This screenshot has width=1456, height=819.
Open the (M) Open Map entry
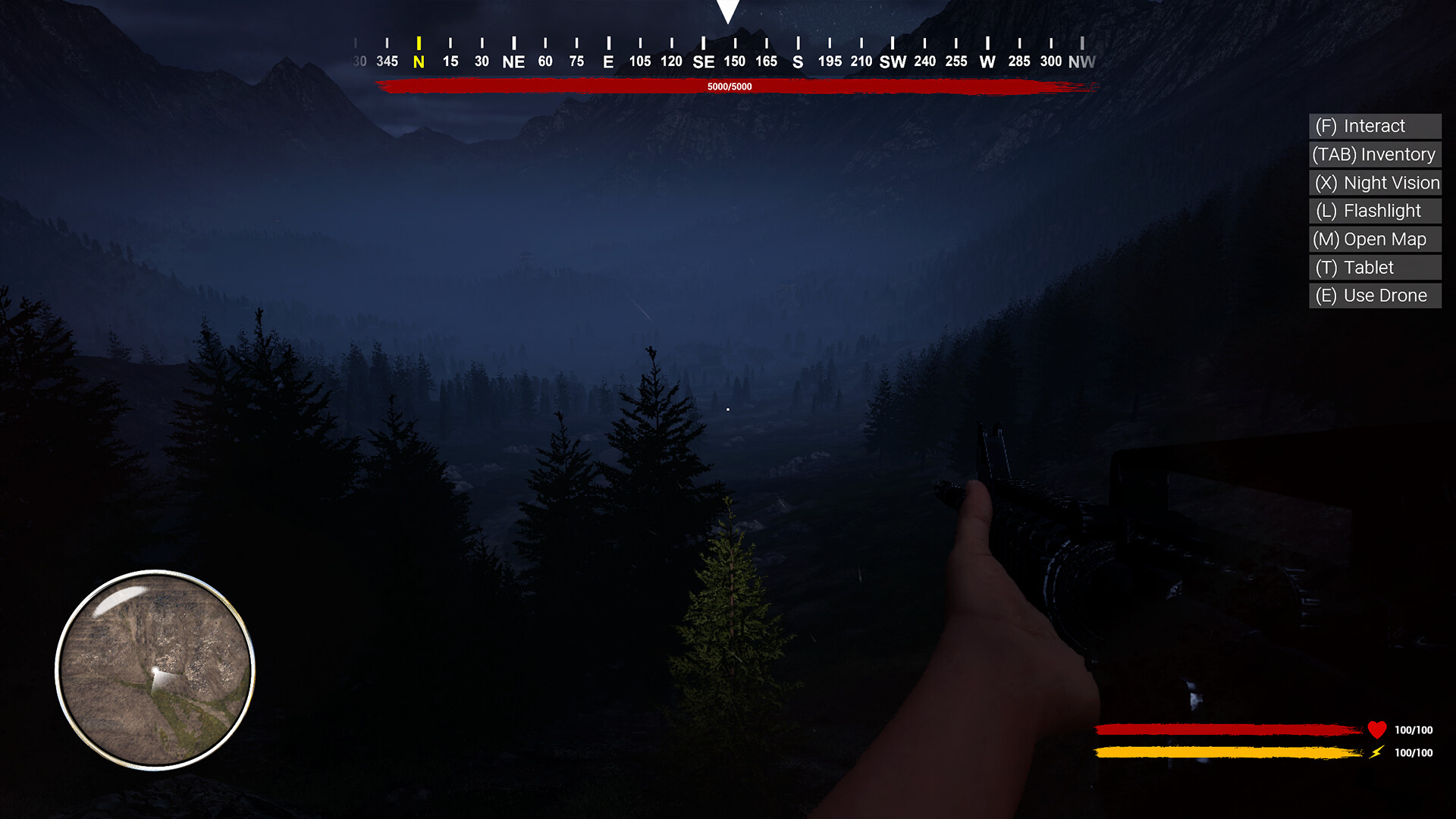tap(1371, 239)
